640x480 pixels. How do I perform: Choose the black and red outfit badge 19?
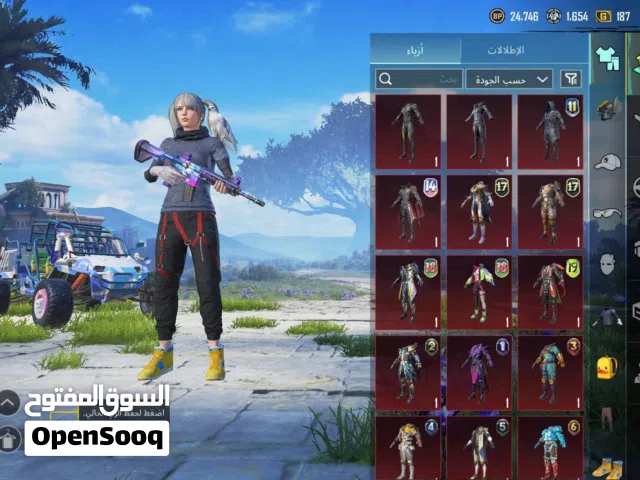(551, 291)
